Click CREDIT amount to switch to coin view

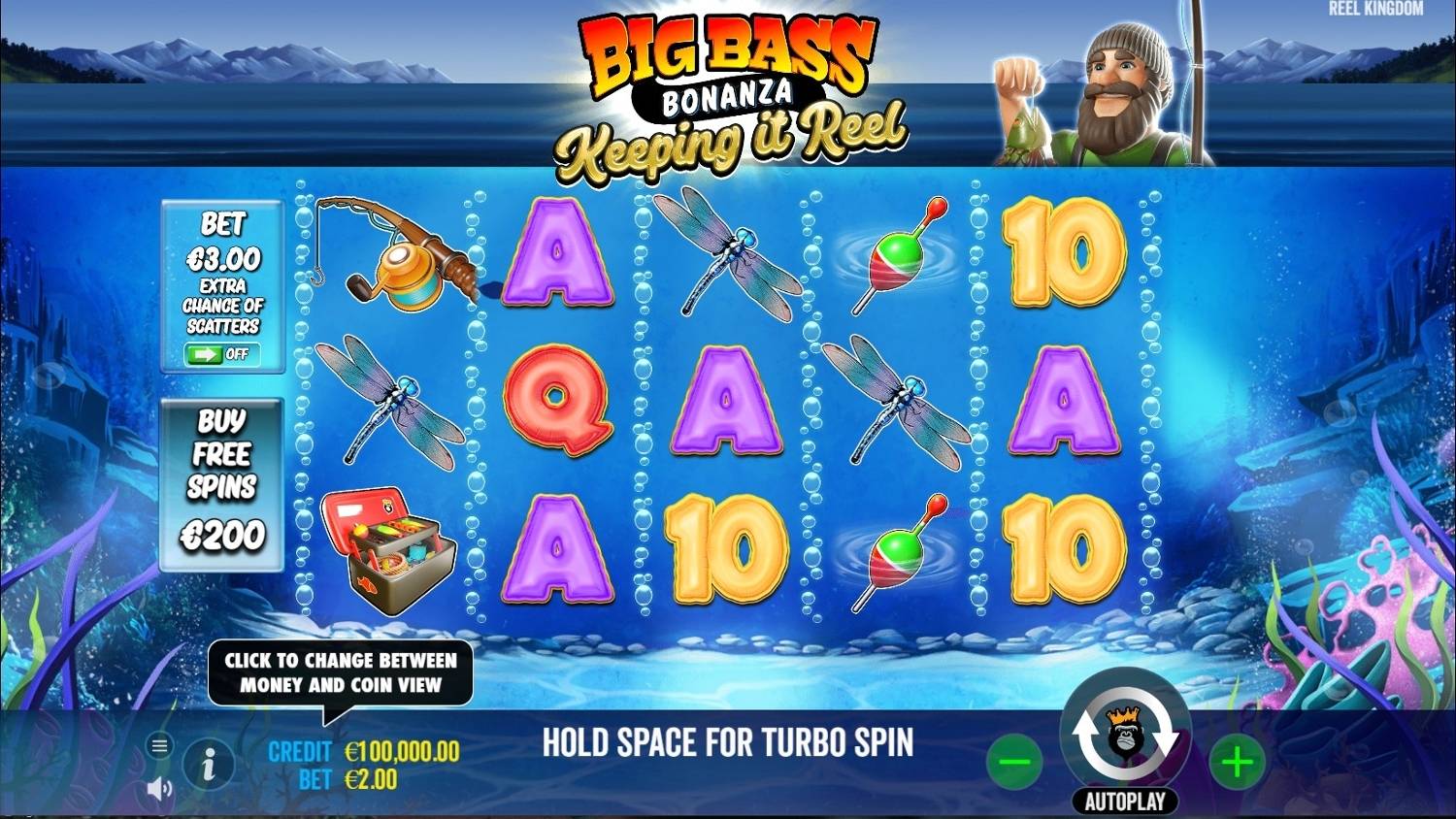click(x=400, y=751)
